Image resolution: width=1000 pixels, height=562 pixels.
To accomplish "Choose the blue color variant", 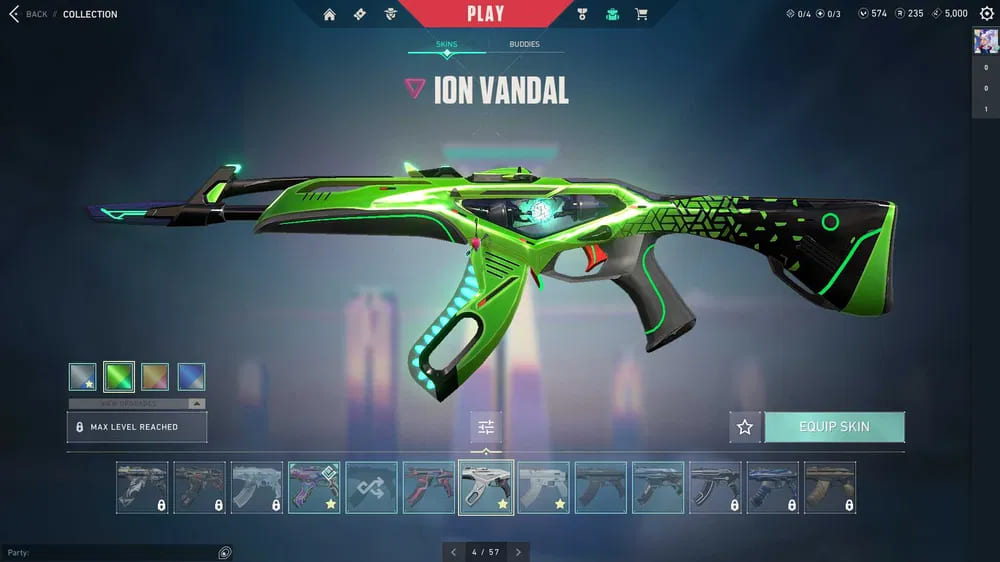I will pyautogui.click(x=191, y=377).
